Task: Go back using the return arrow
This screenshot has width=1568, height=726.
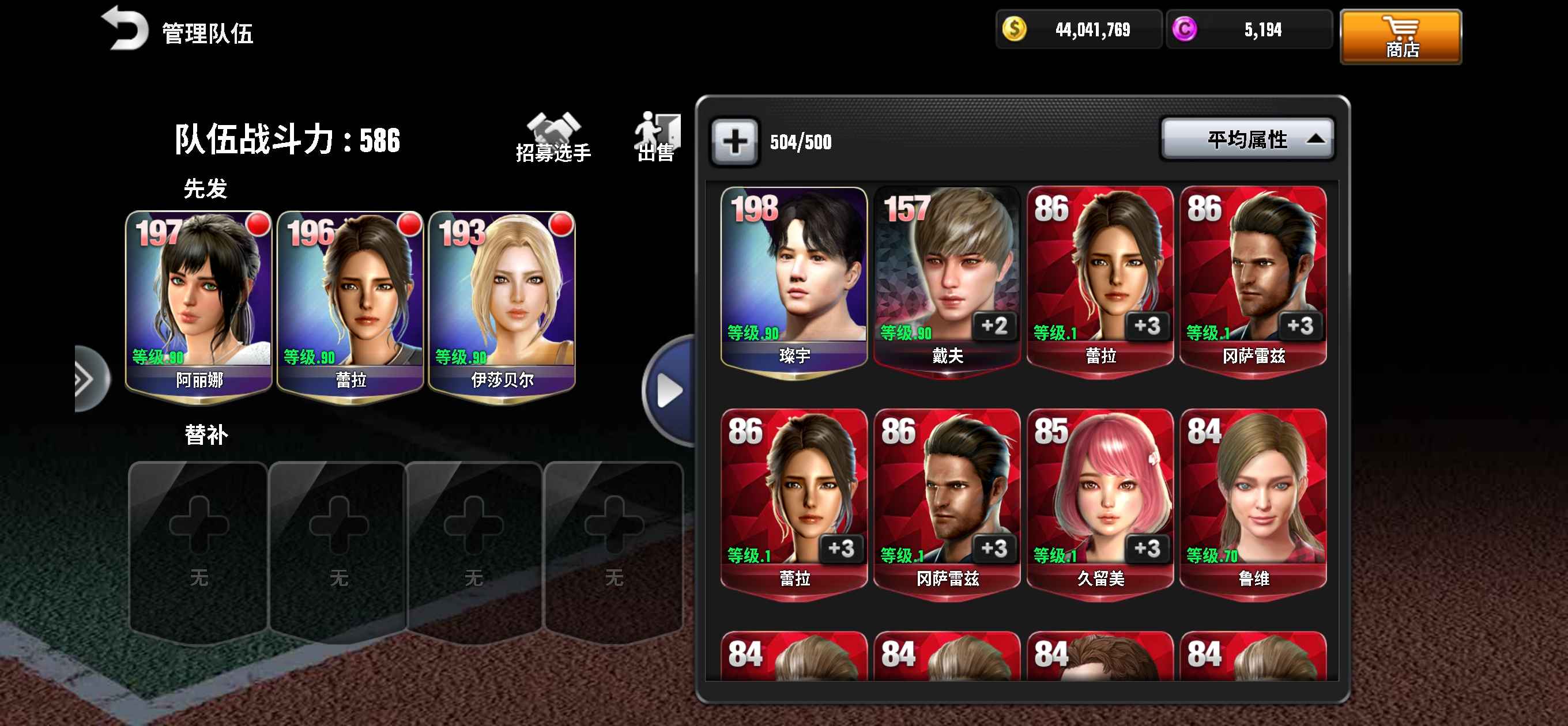Action: point(126,29)
